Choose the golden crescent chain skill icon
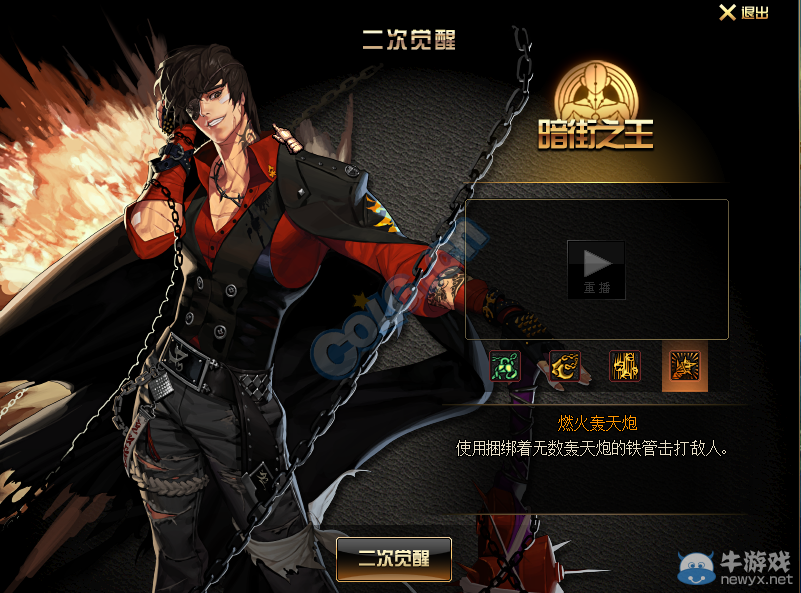 point(565,366)
